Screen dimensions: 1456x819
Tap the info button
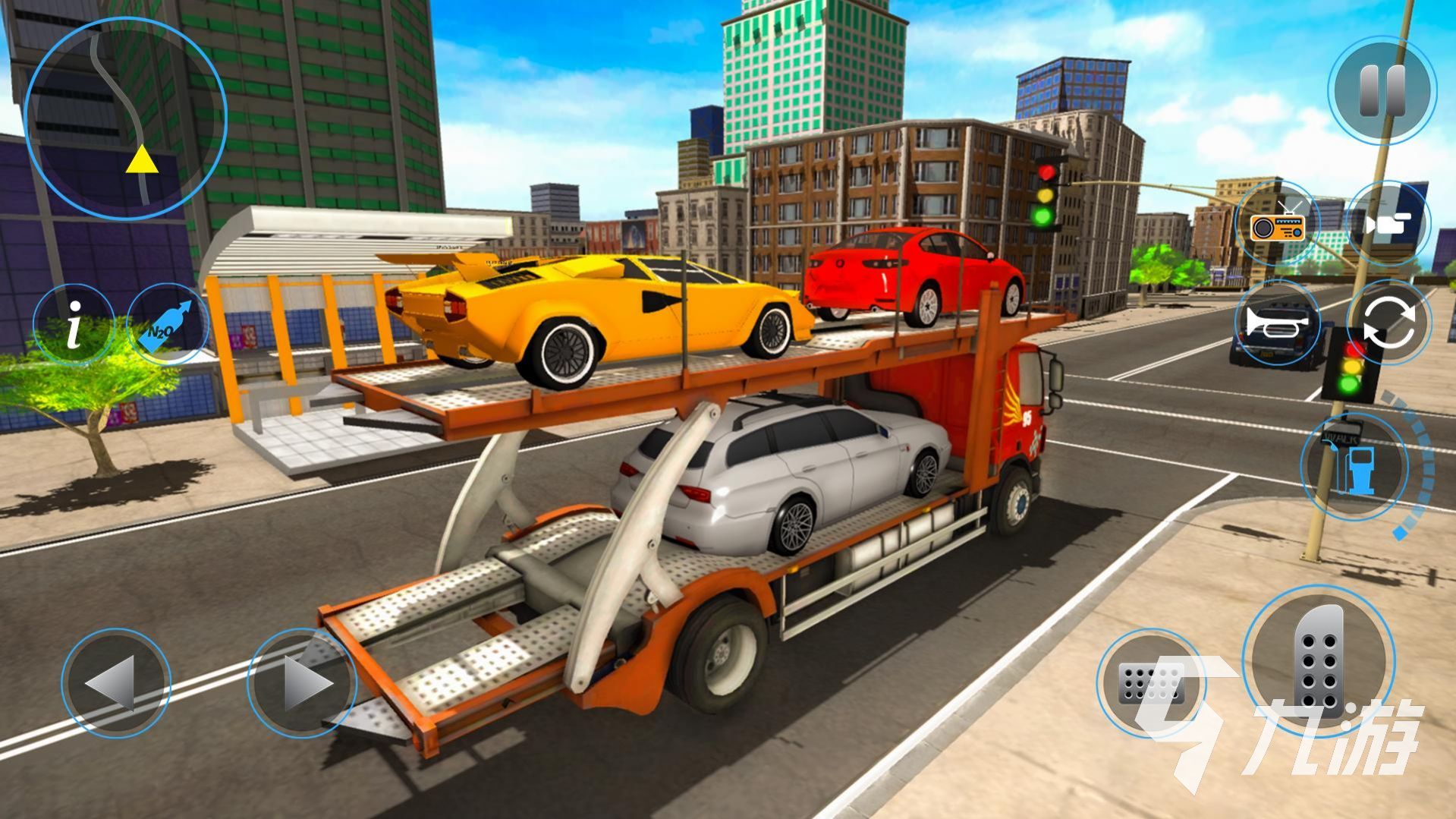(x=74, y=323)
